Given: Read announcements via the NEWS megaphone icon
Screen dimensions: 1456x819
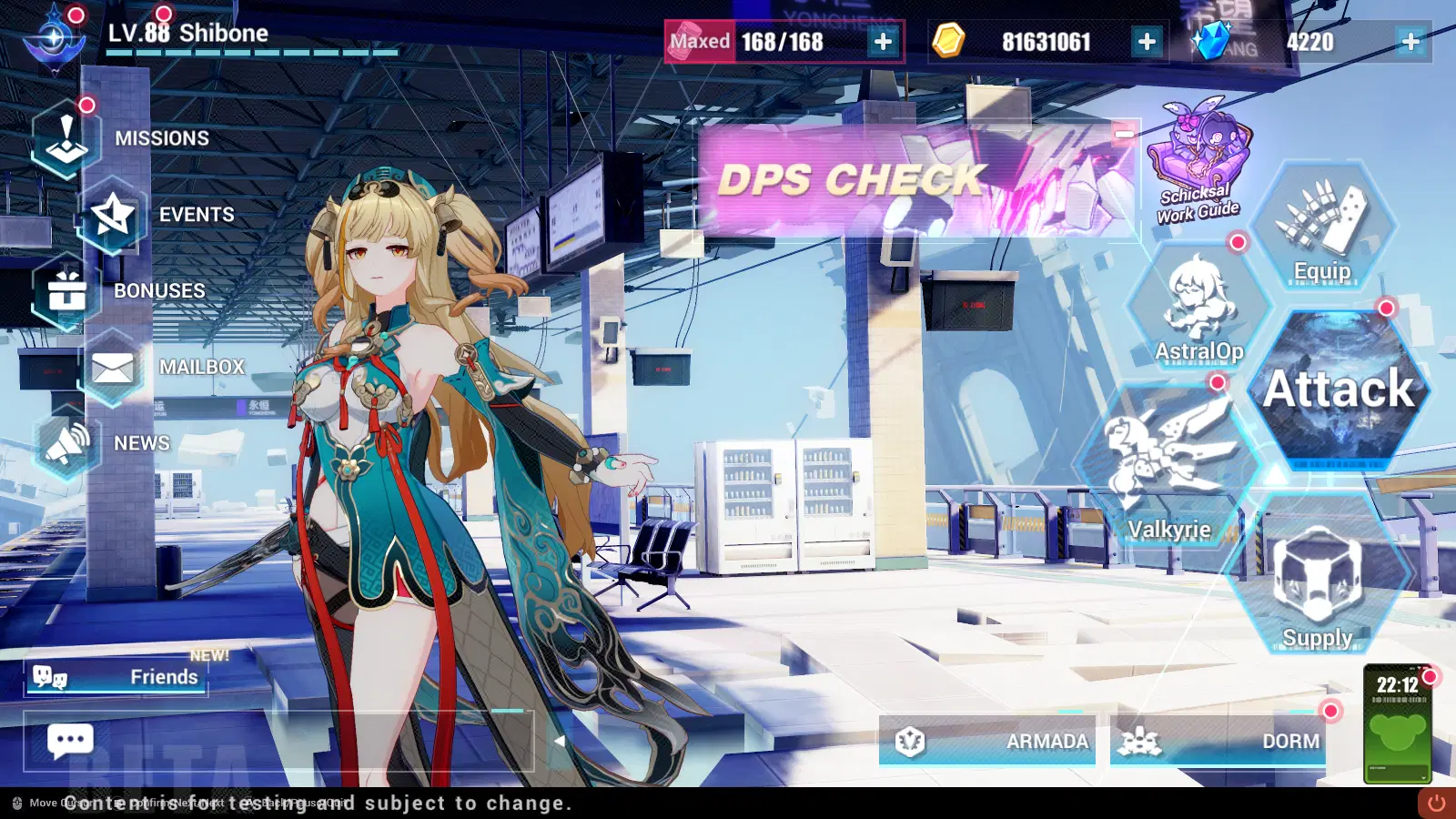Looking at the screenshot, I should 64,442.
